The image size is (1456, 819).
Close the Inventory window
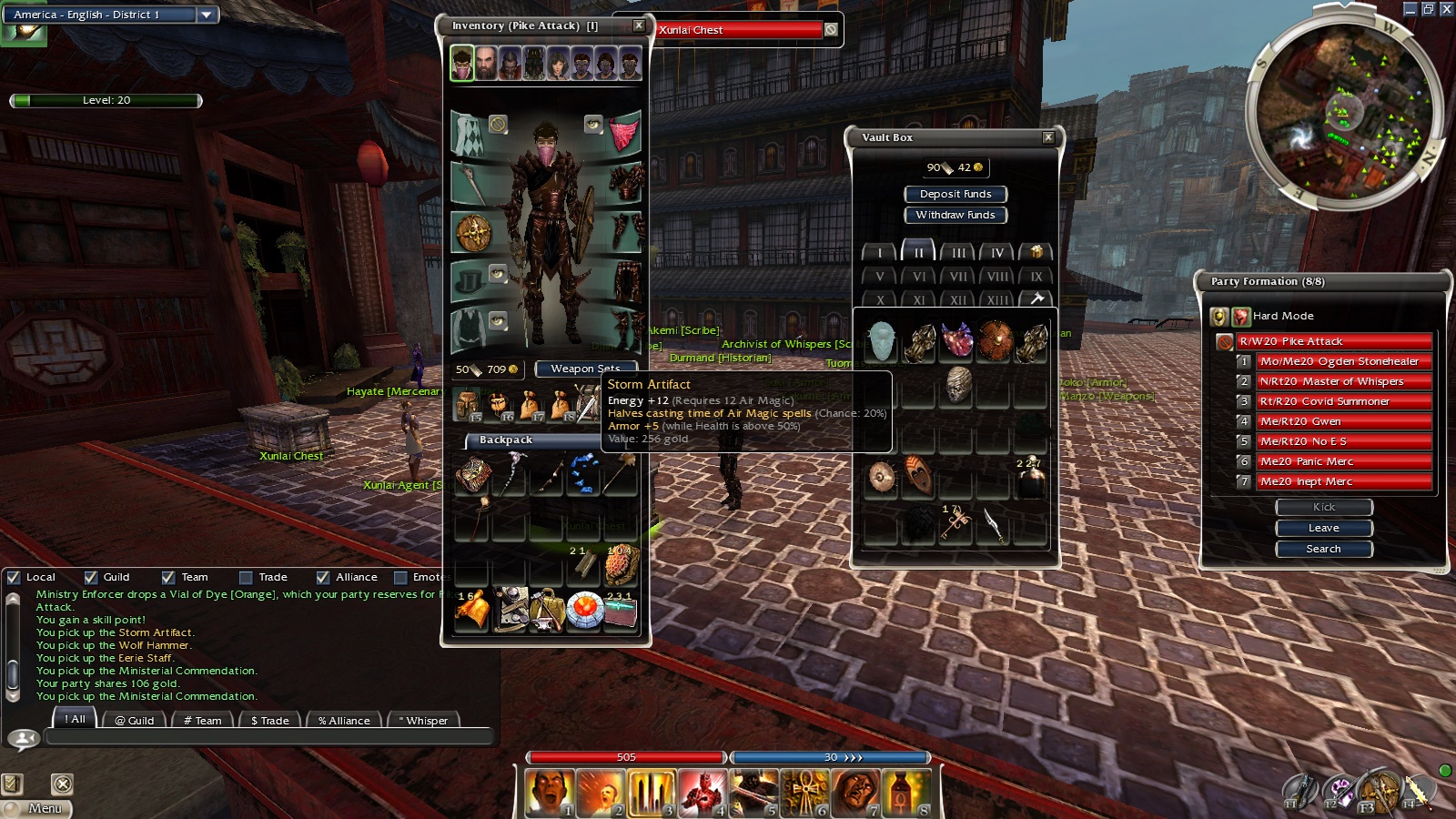(x=639, y=25)
